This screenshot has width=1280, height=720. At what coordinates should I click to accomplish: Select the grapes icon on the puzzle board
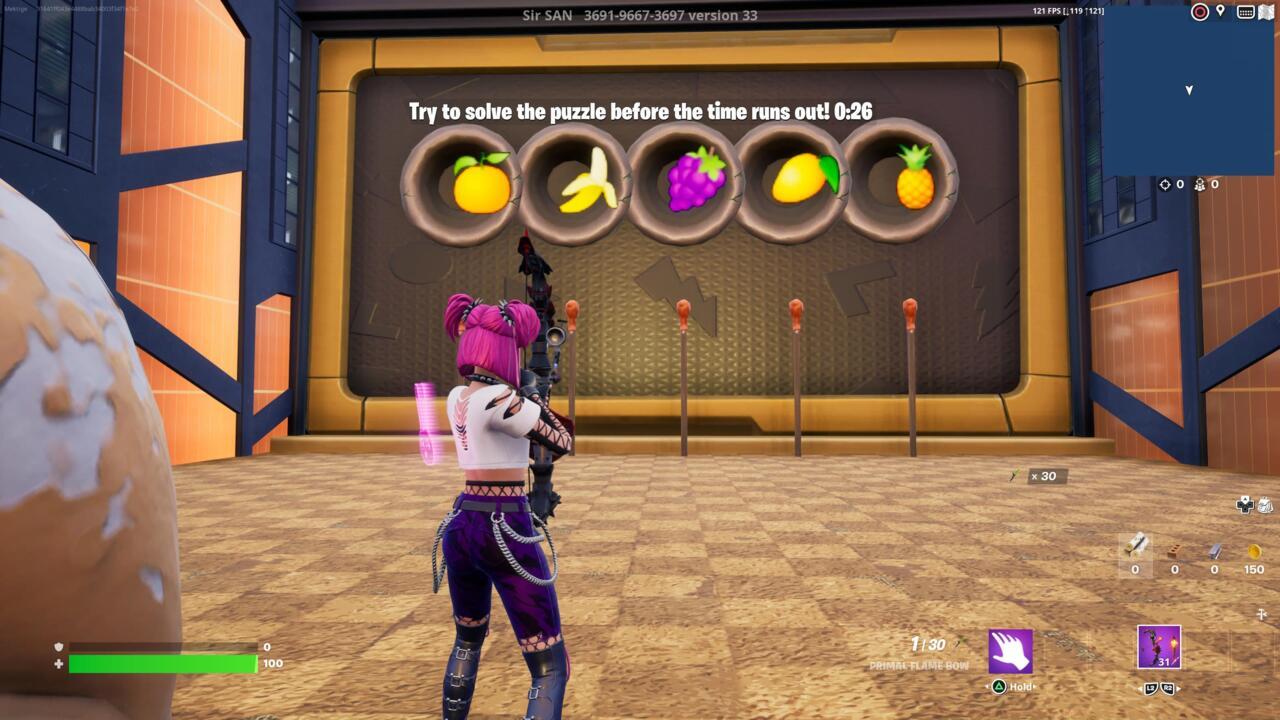point(697,181)
